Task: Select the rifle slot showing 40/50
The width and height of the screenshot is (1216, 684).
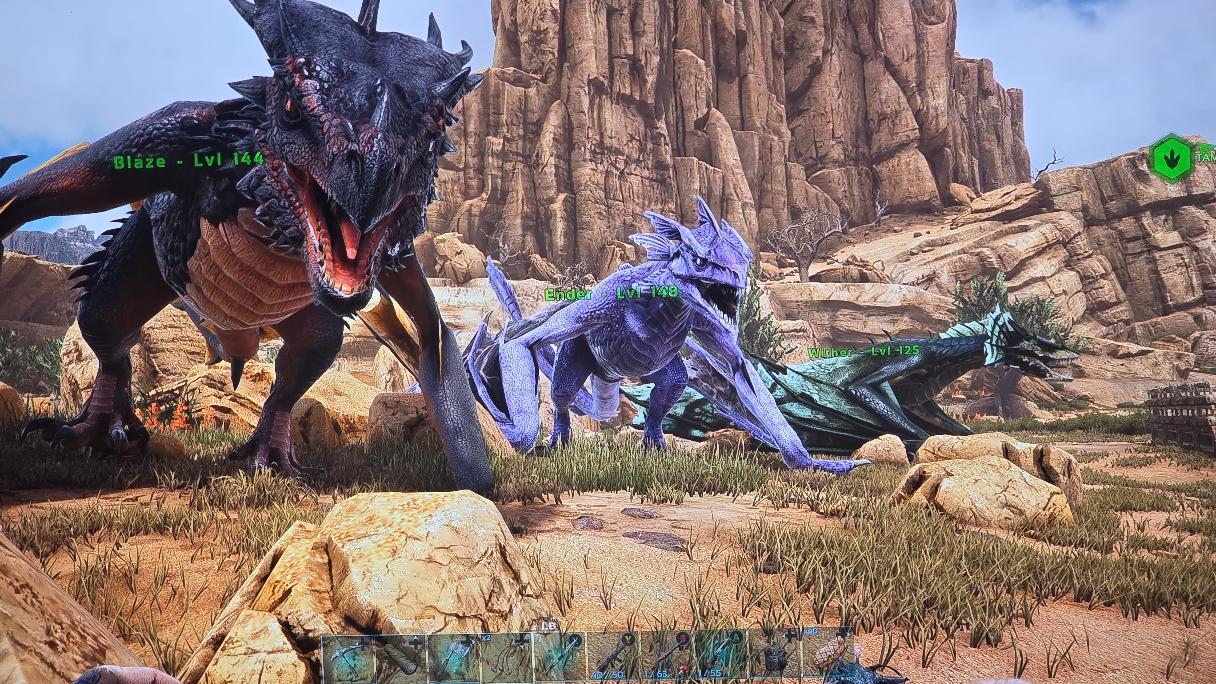Action: click(612, 657)
